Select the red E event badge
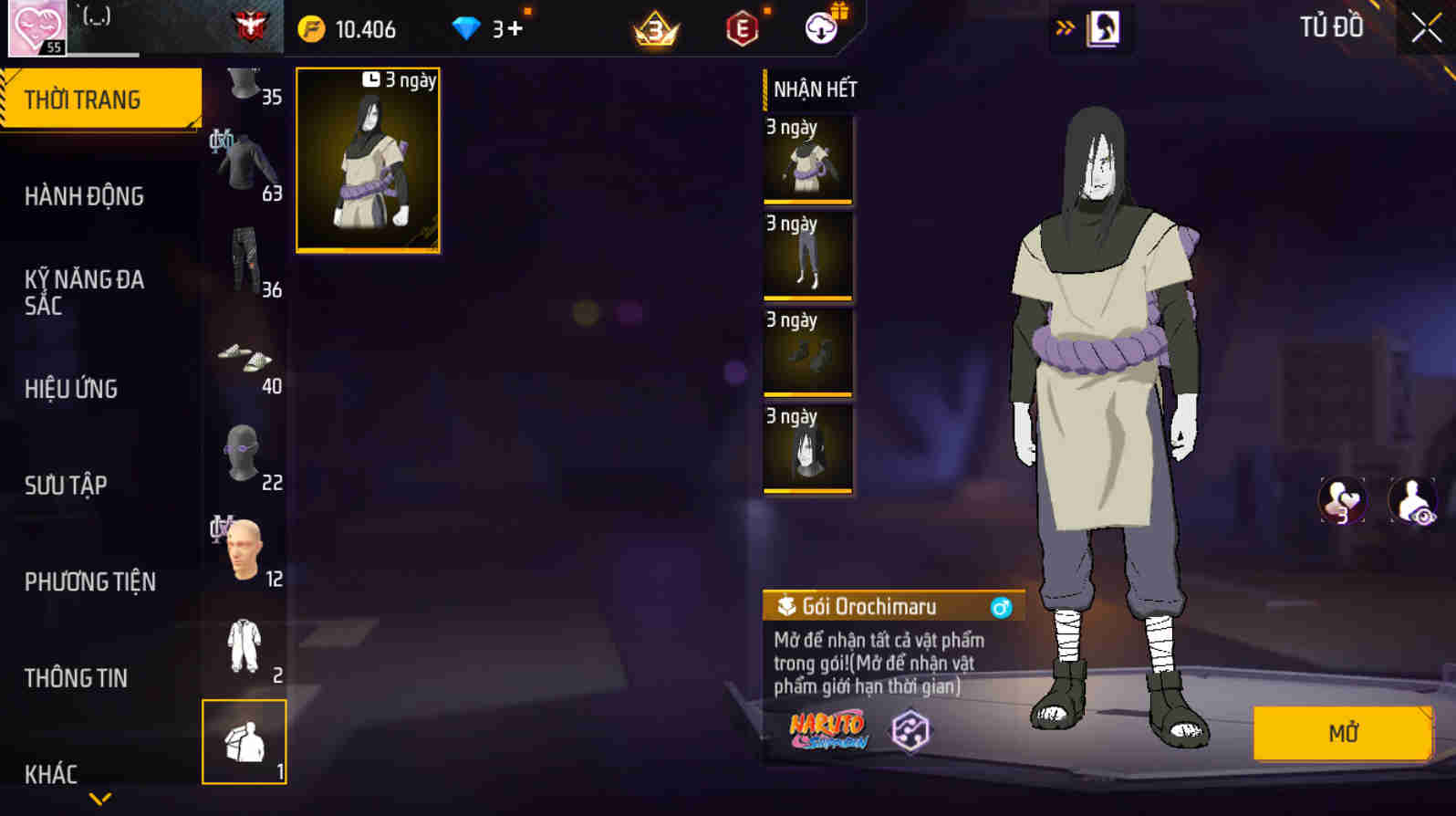This screenshot has height=816, width=1456. point(741,27)
